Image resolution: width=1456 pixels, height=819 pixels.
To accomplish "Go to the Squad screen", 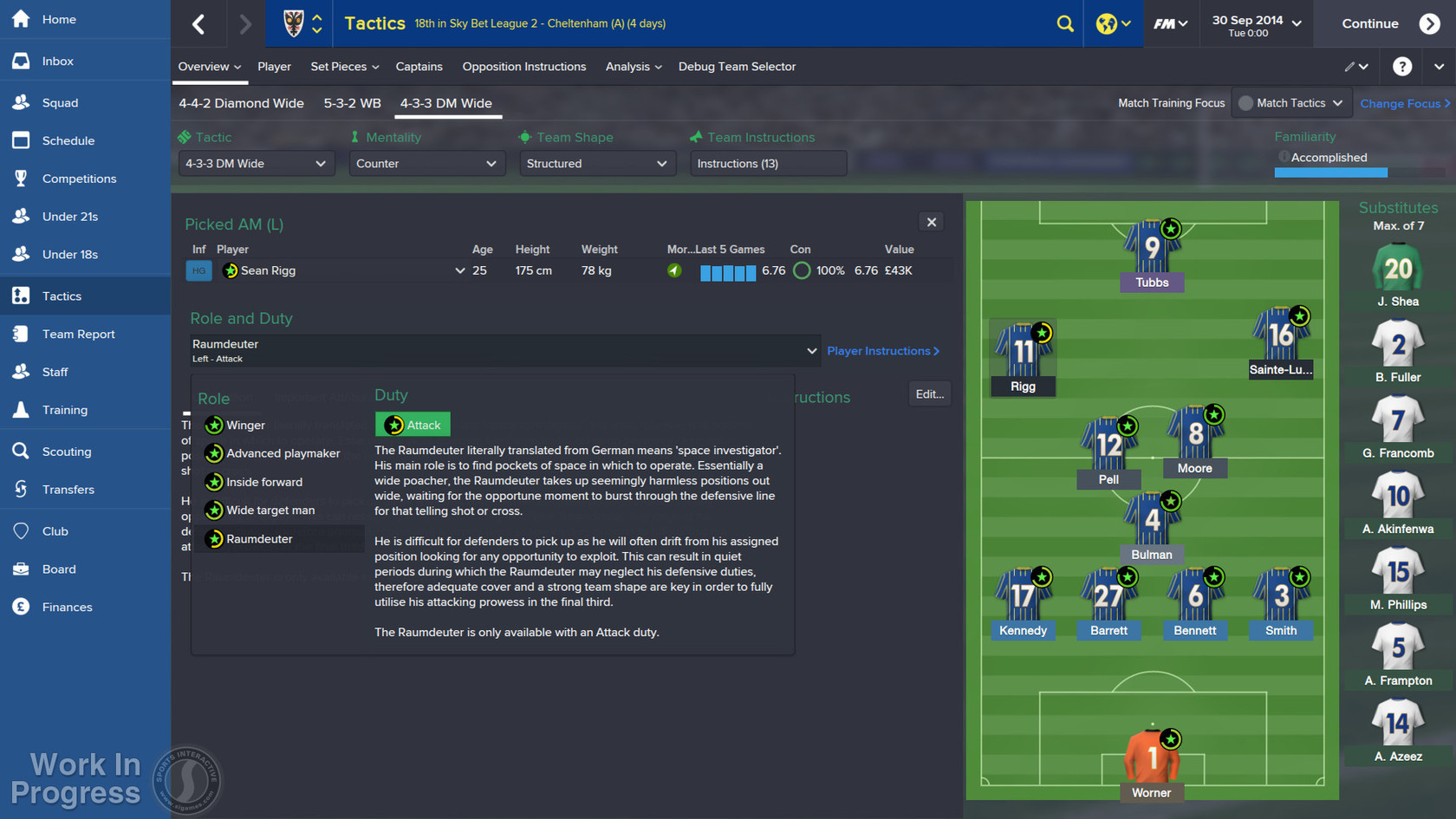I will pyautogui.click(x=60, y=102).
